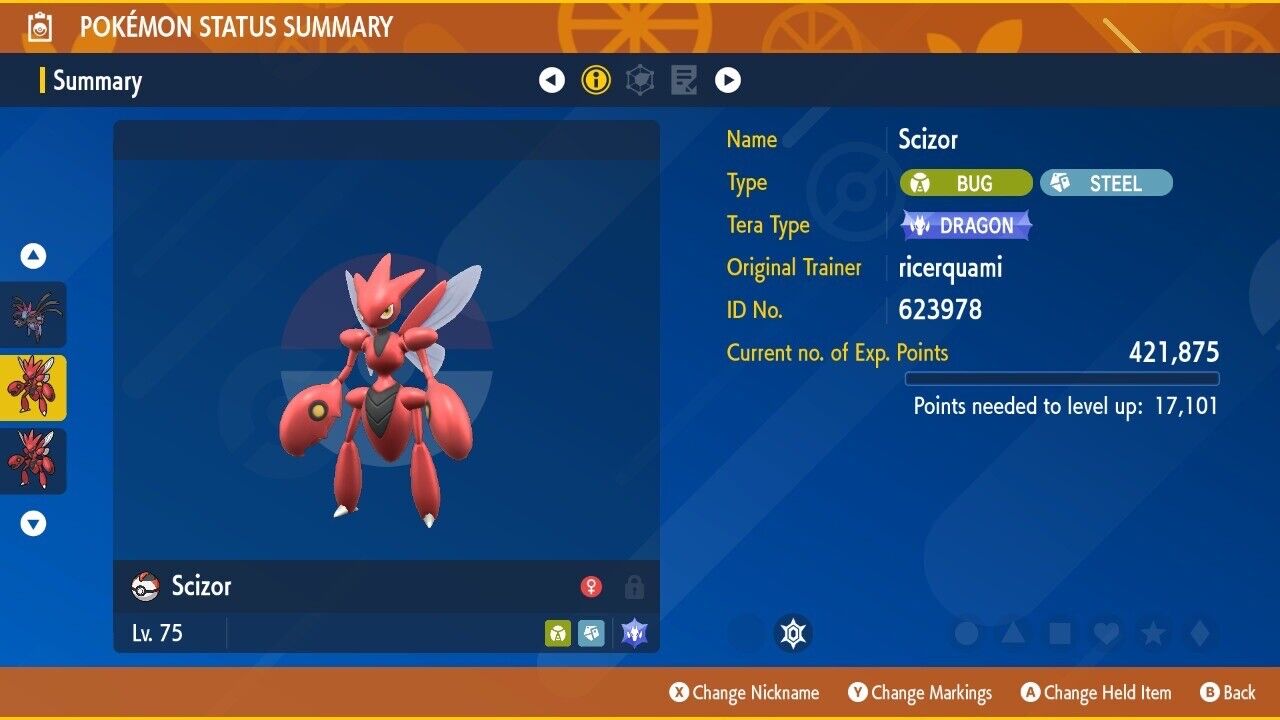Go Back from the summary screen

1227,693
